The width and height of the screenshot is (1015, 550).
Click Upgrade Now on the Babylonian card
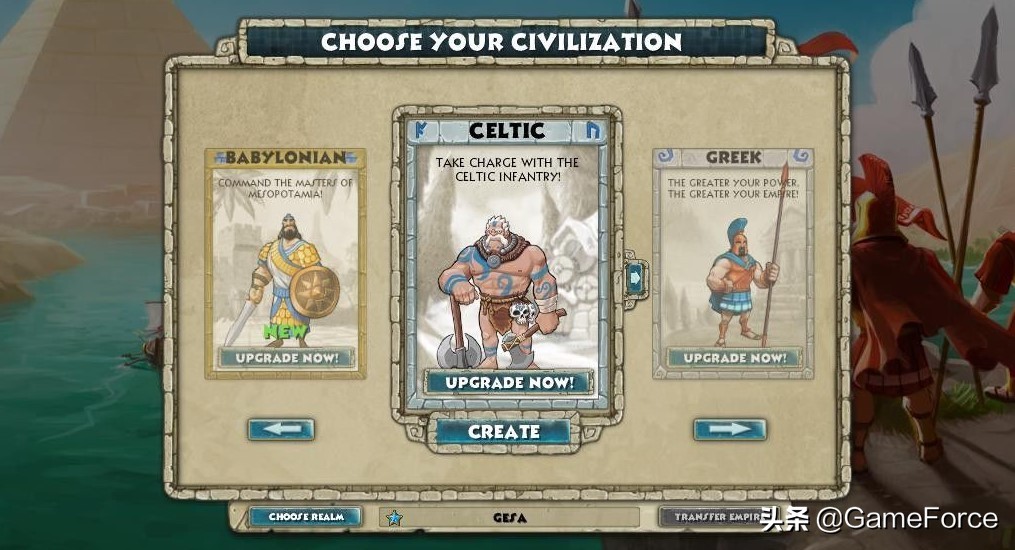286,357
